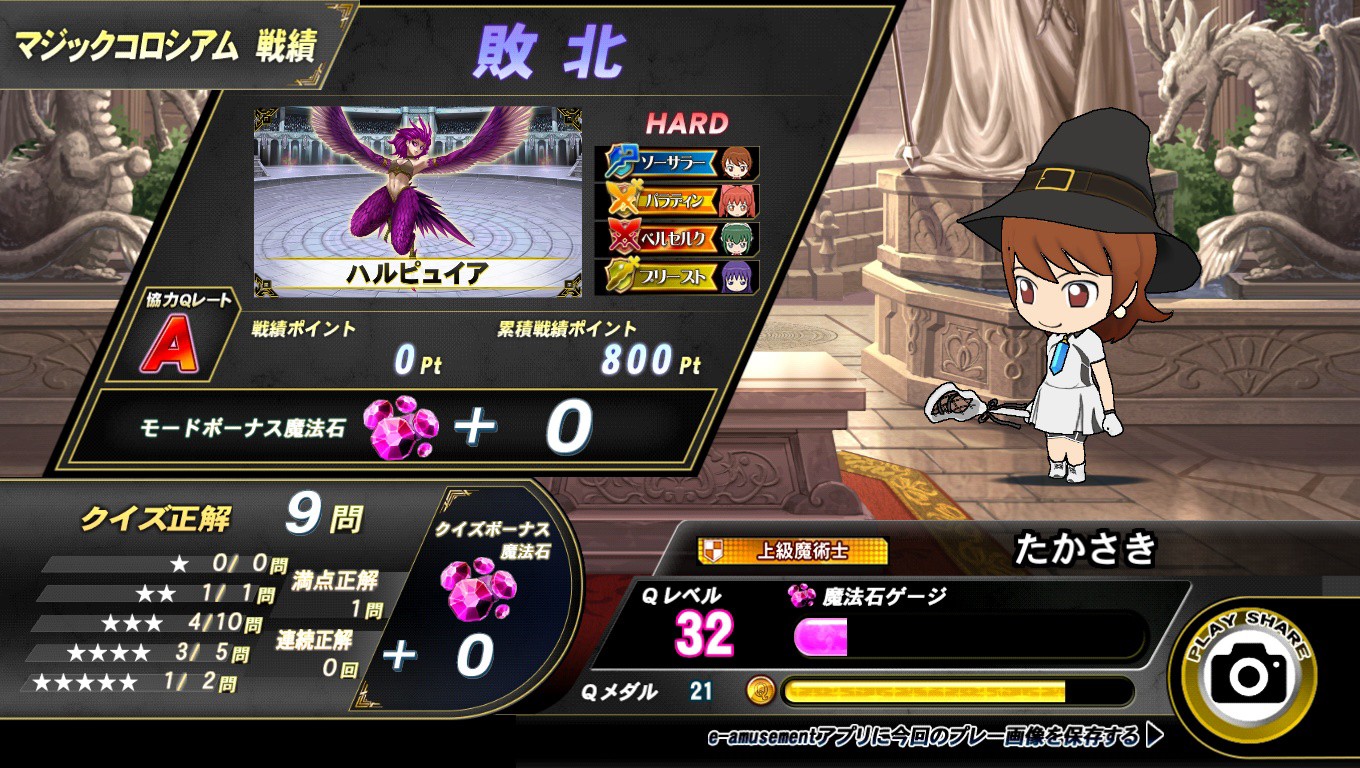This screenshot has width=1360, height=768.
Task: Open the e-amusement app save image prompt
Action: (935, 737)
